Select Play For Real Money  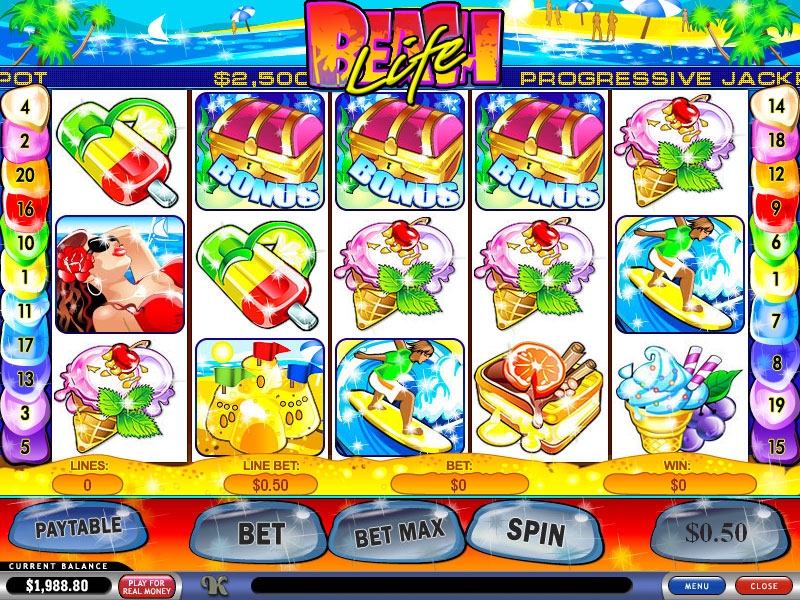[x=146, y=585]
